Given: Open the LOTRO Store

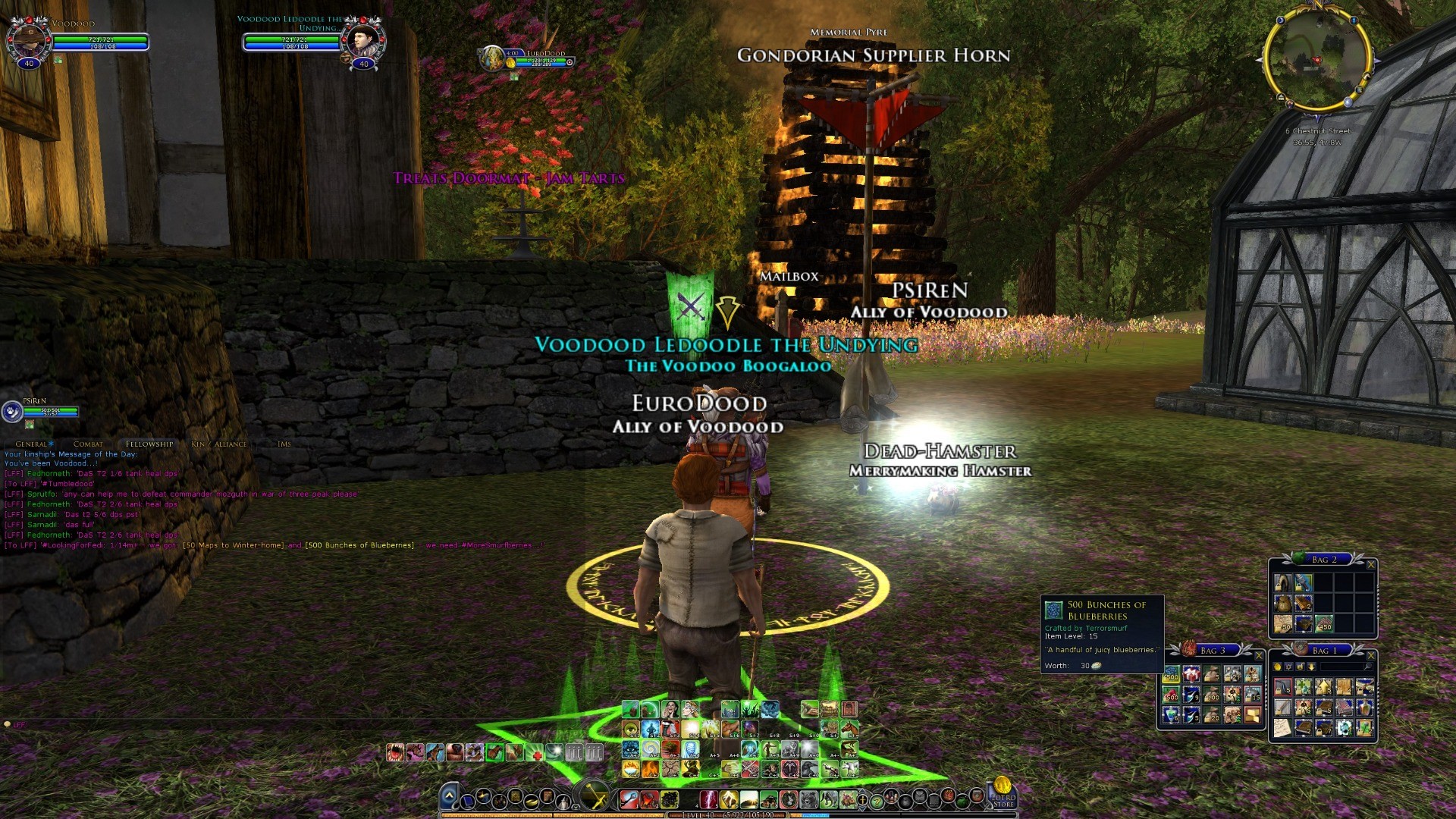Looking at the screenshot, I should pos(1003,792).
